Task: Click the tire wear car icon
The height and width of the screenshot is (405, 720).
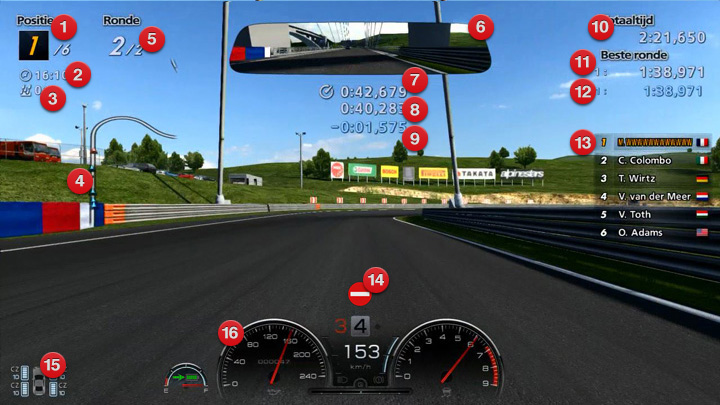Action: tap(39, 380)
